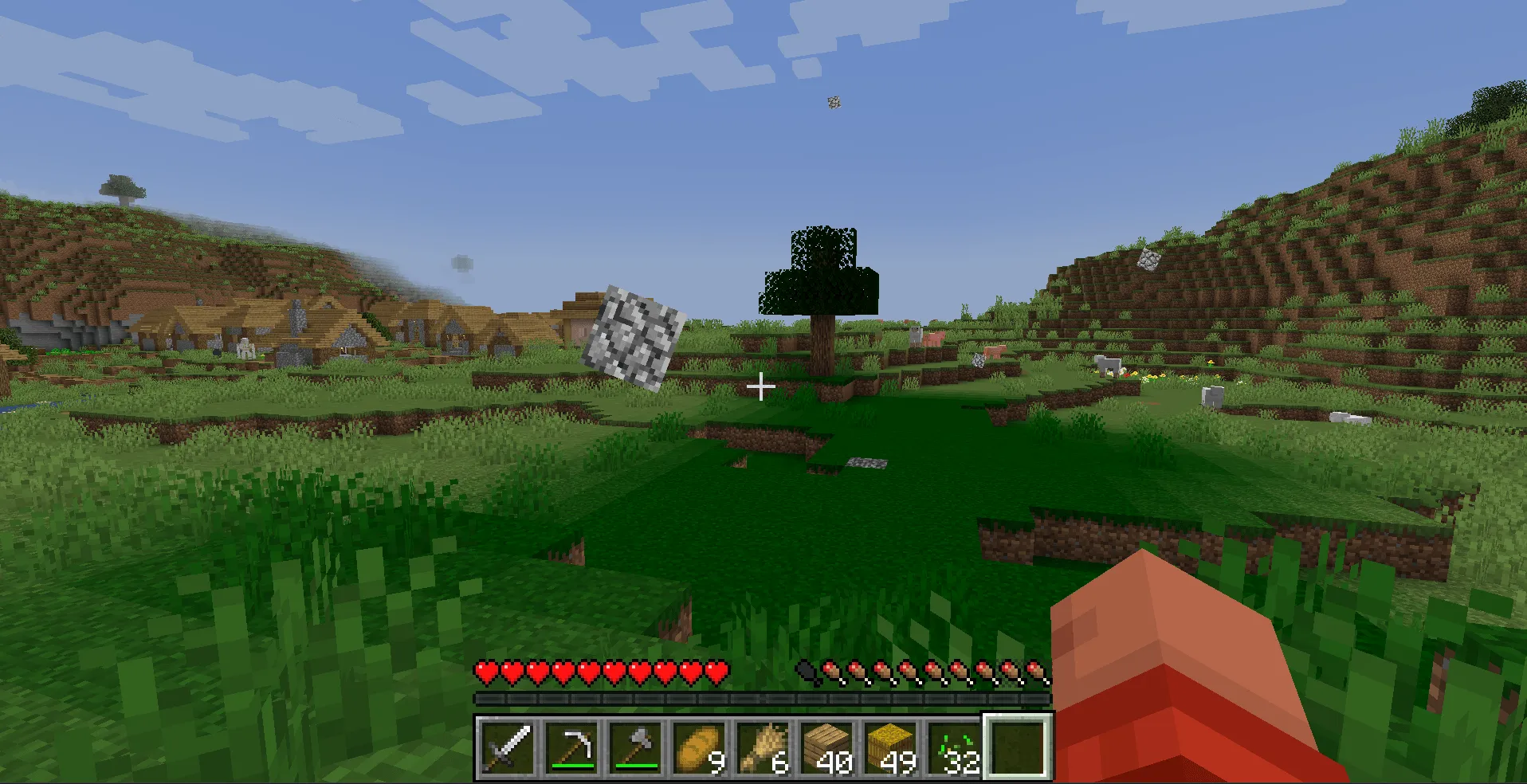The image size is (1527, 784).
Task: Click the rightmost hunger drumstick icon
Action: tap(1037, 672)
